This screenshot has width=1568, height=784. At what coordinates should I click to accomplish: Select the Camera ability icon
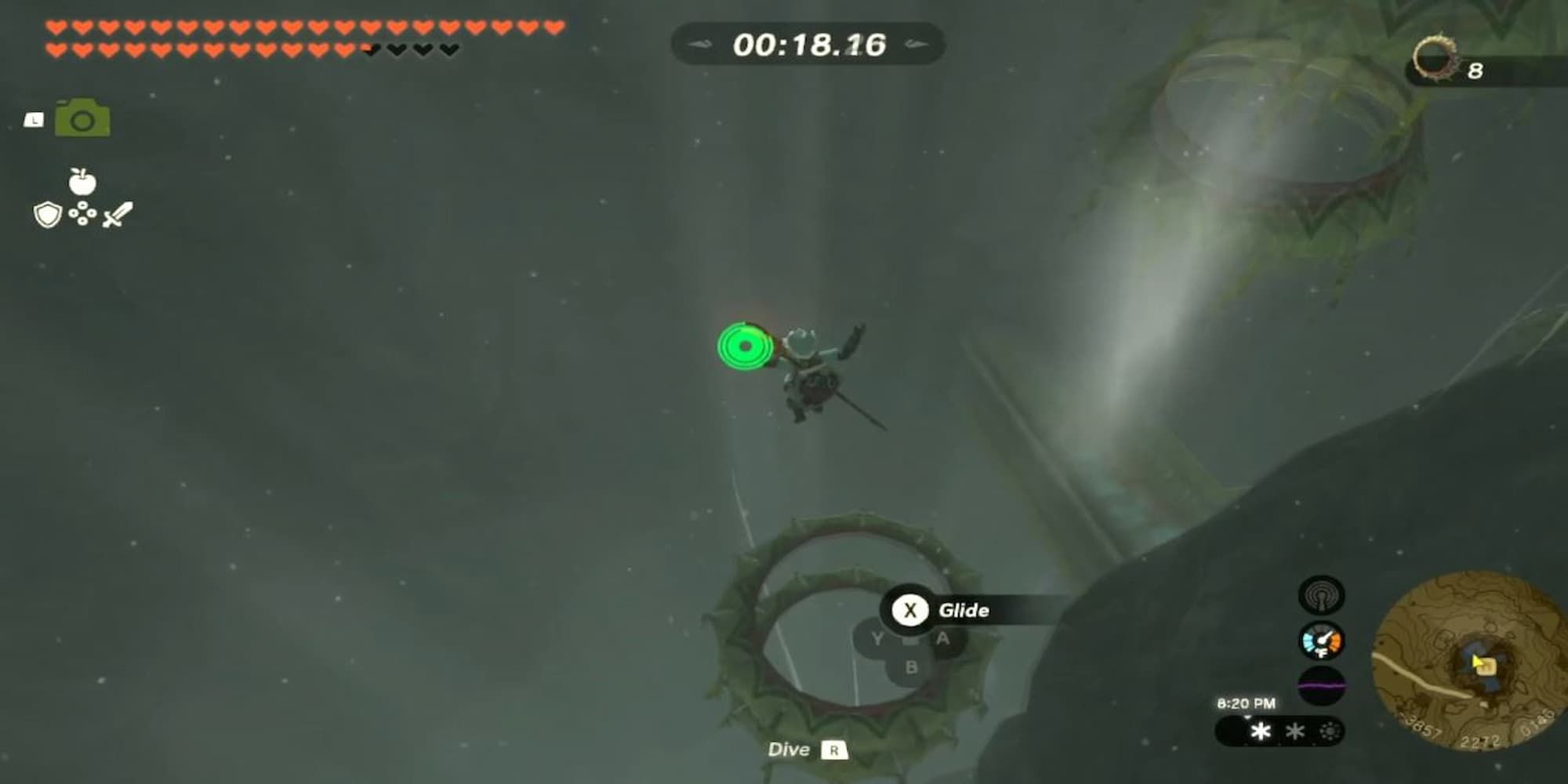click(82, 117)
